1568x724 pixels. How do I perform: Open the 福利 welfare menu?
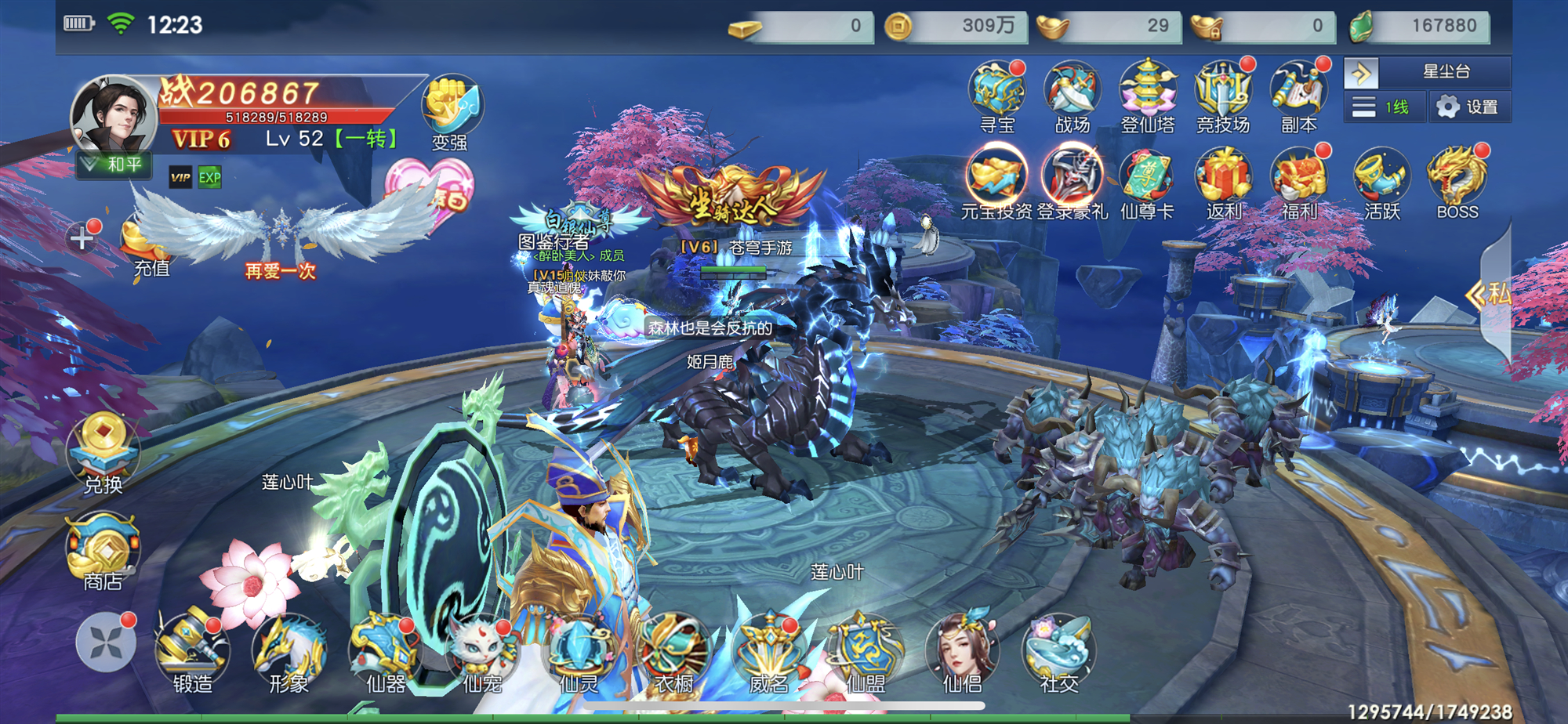click(x=1299, y=180)
